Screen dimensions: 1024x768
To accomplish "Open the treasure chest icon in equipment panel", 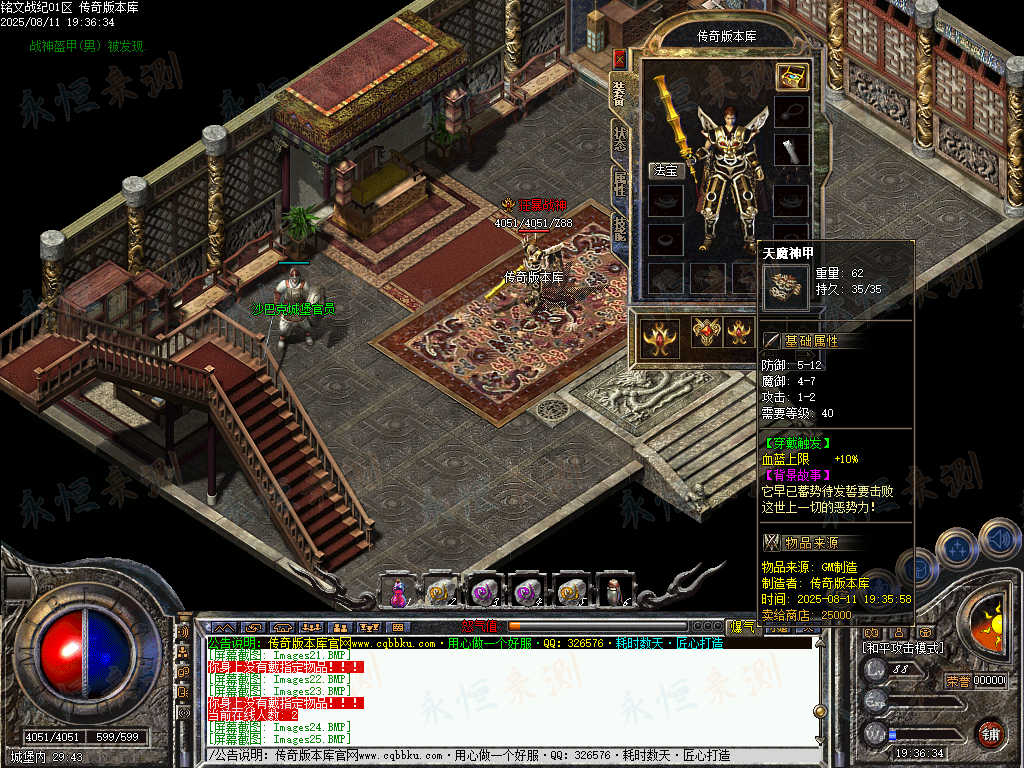I will click(792, 77).
